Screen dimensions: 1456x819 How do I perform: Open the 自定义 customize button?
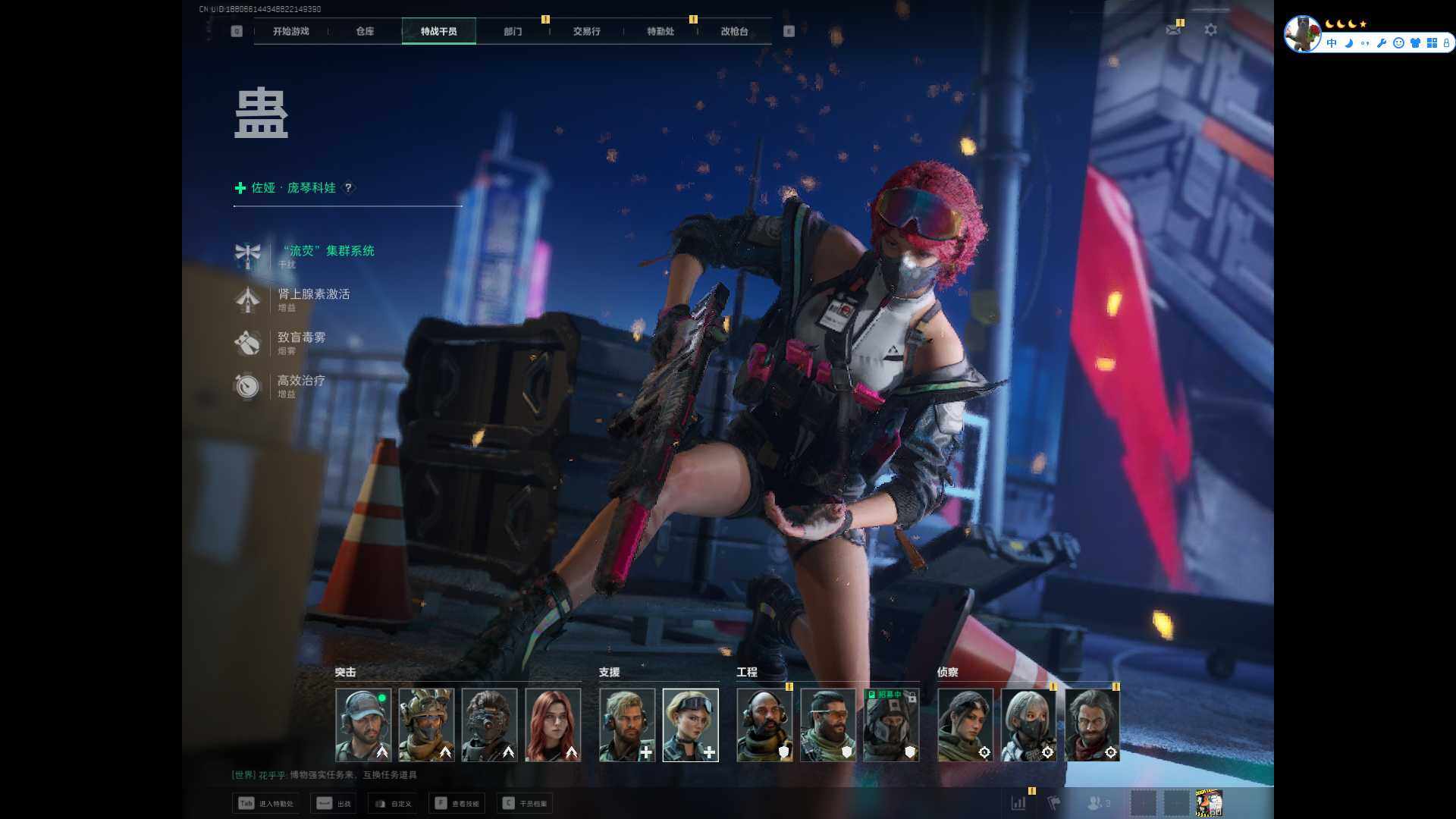pyautogui.click(x=393, y=803)
